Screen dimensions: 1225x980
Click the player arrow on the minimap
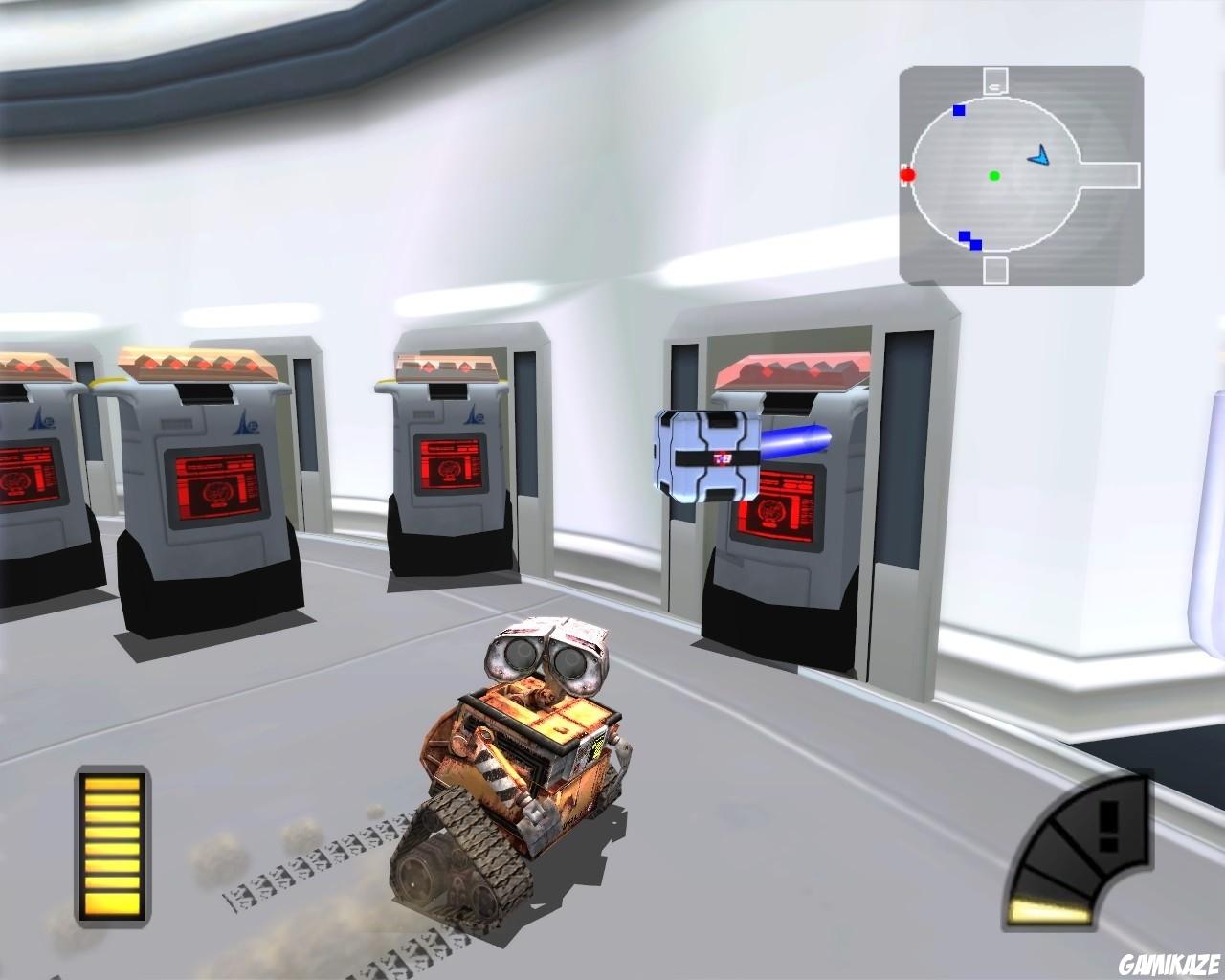(1038, 153)
